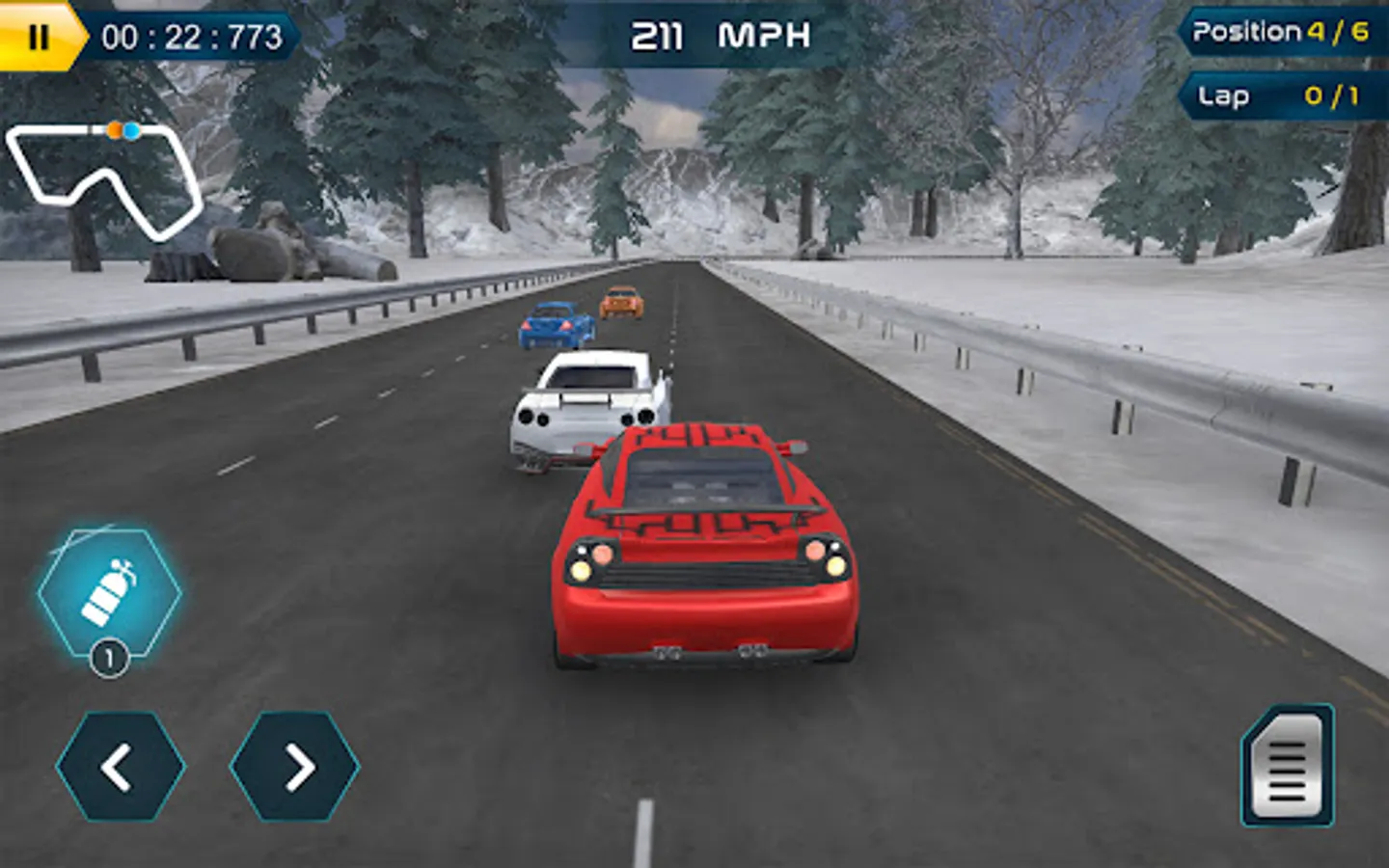Image resolution: width=1389 pixels, height=868 pixels.
Task: Activate the nitro boost canister
Action: 109,593
